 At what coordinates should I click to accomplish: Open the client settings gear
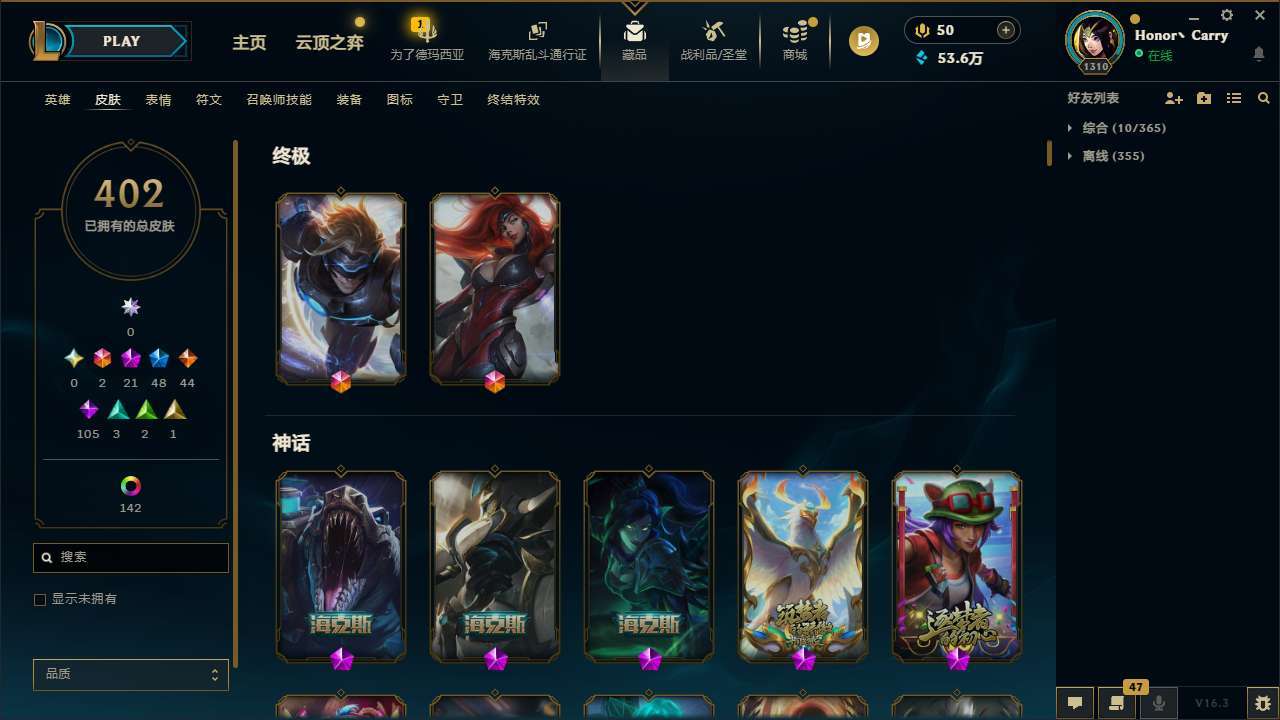point(1226,15)
